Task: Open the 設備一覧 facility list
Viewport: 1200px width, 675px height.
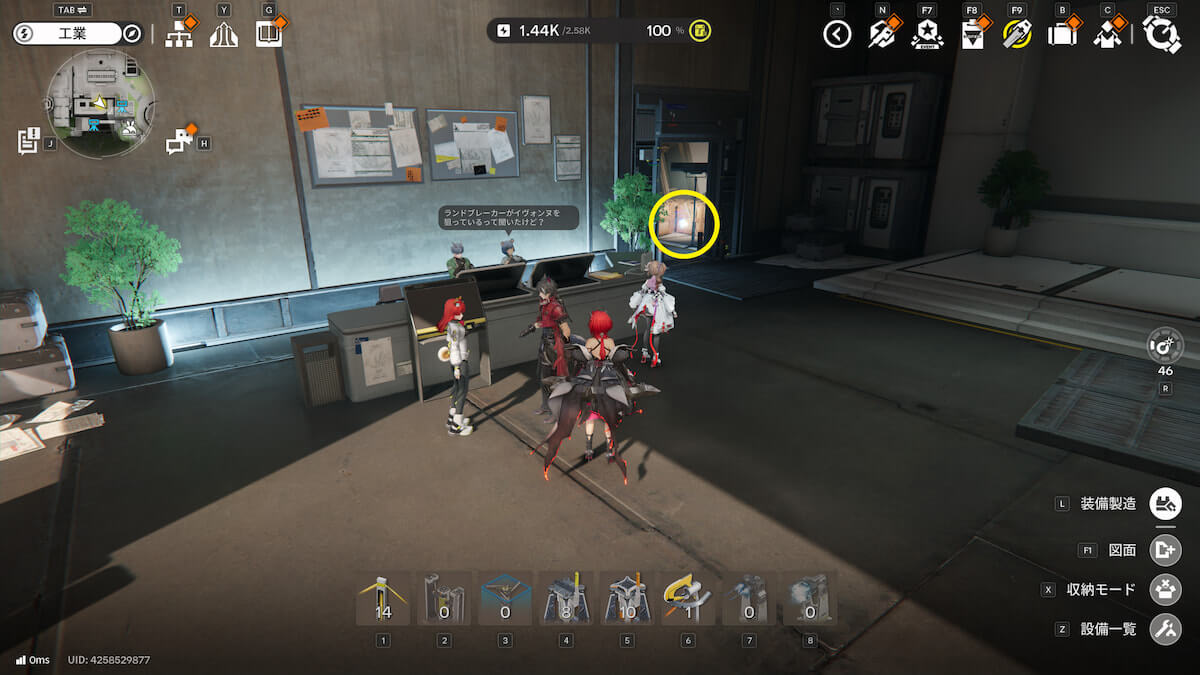Action: point(1165,629)
